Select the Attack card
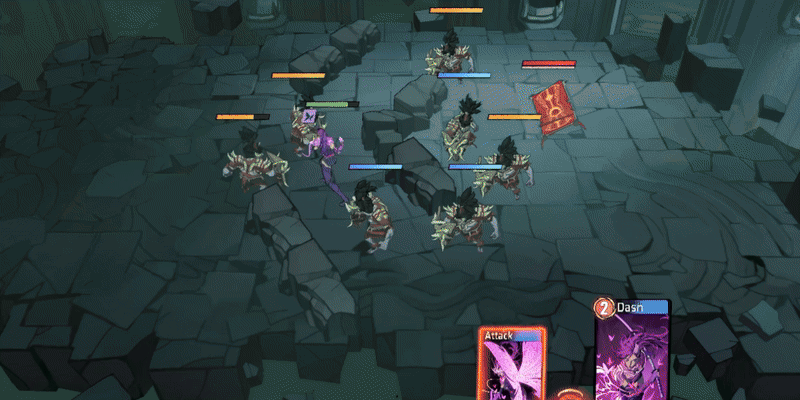Image resolution: width=800 pixels, height=400 pixels. coord(512,366)
